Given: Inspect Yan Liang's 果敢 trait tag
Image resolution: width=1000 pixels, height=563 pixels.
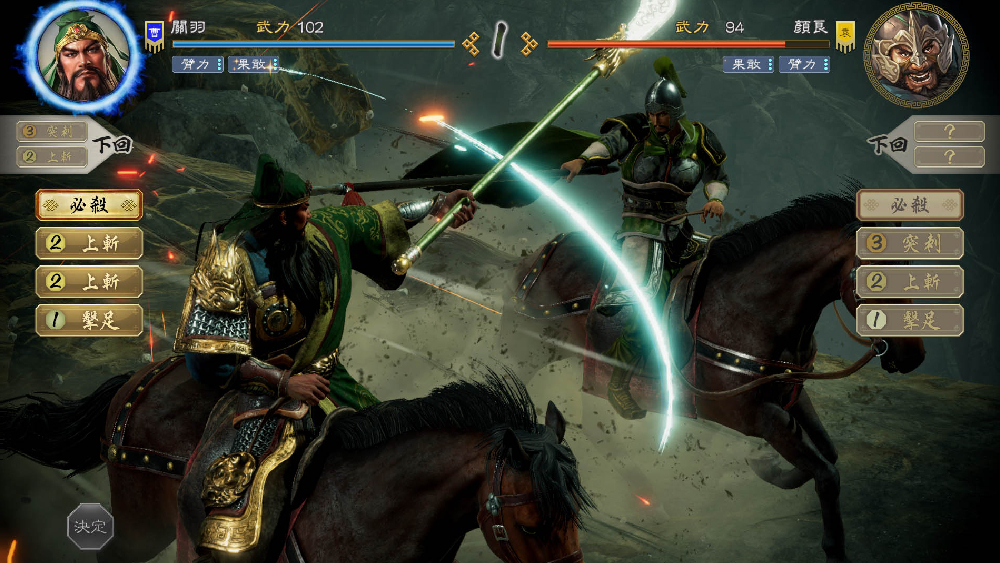Looking at the screenshot, I should (748, 65).
